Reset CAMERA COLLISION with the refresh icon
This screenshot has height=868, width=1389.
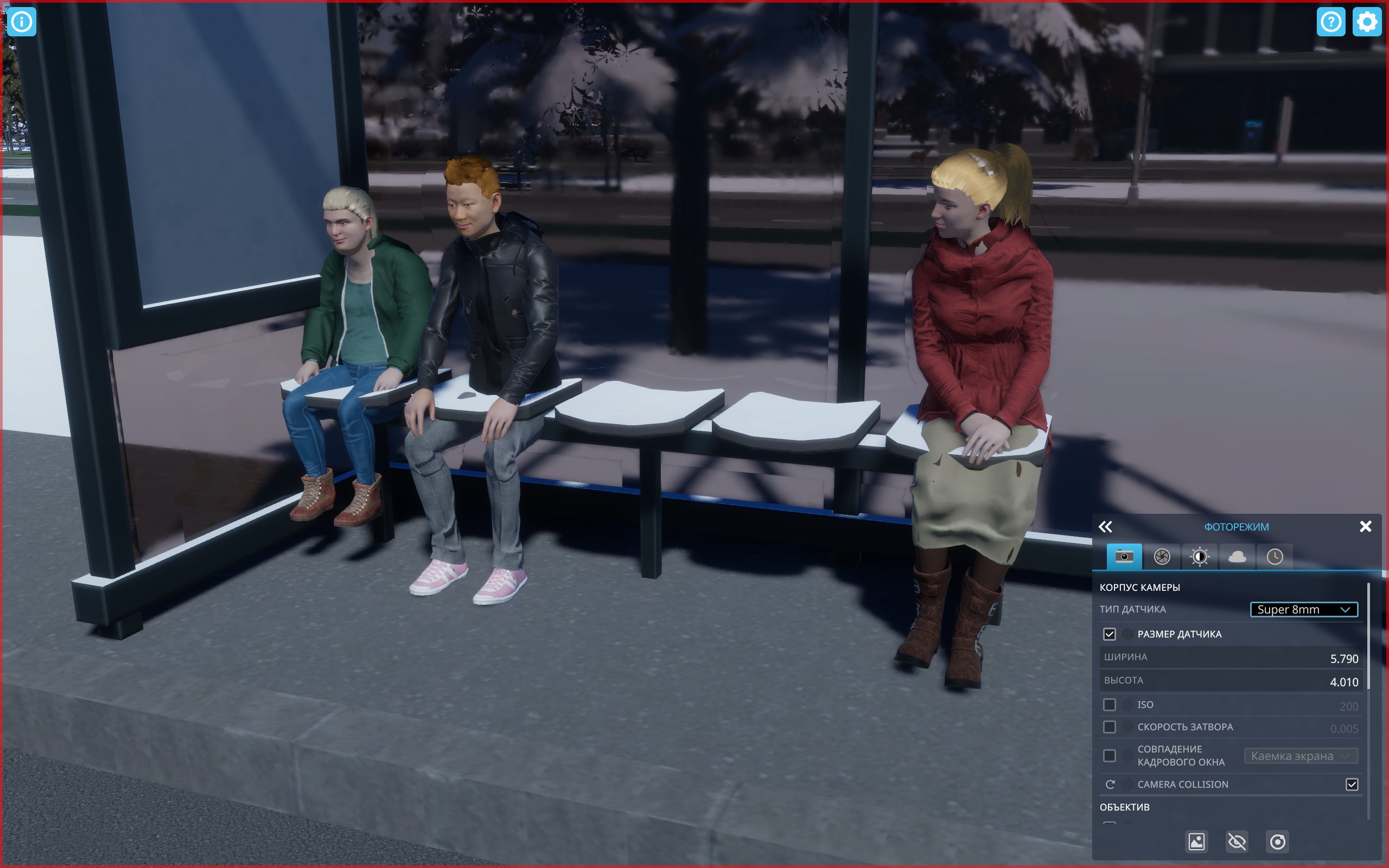[1112, 784]
